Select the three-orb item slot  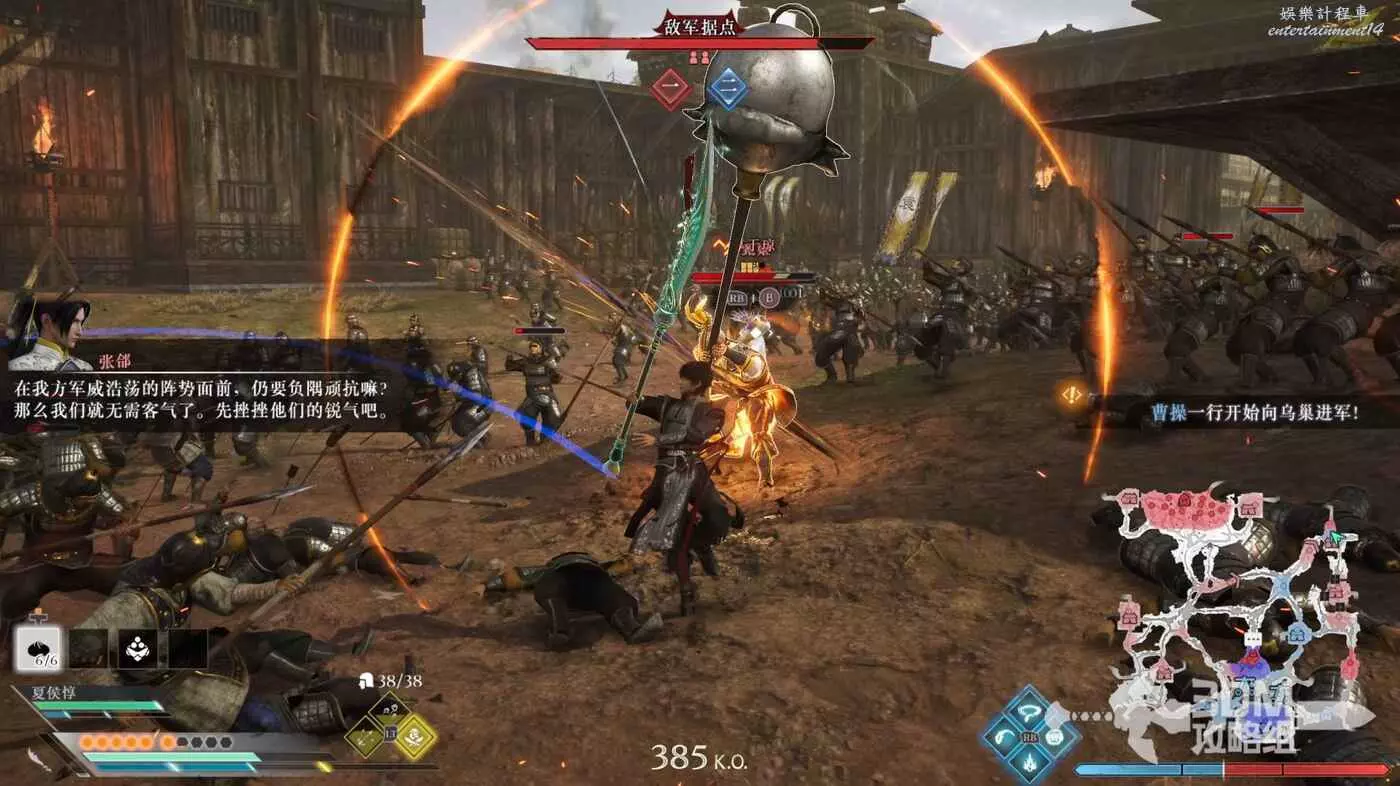click(x=137, y=649)
